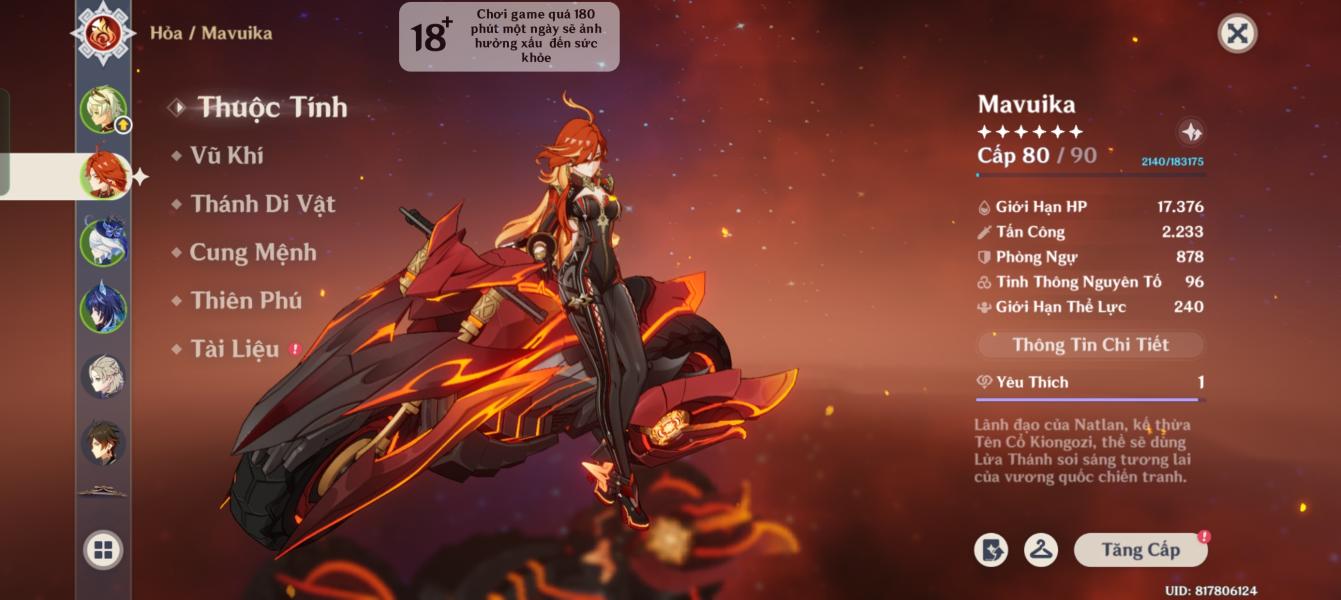The height and width of the screenshot is (600, 1341).
Task: Click the Pyro element emblem
Action: coord(103,33)
